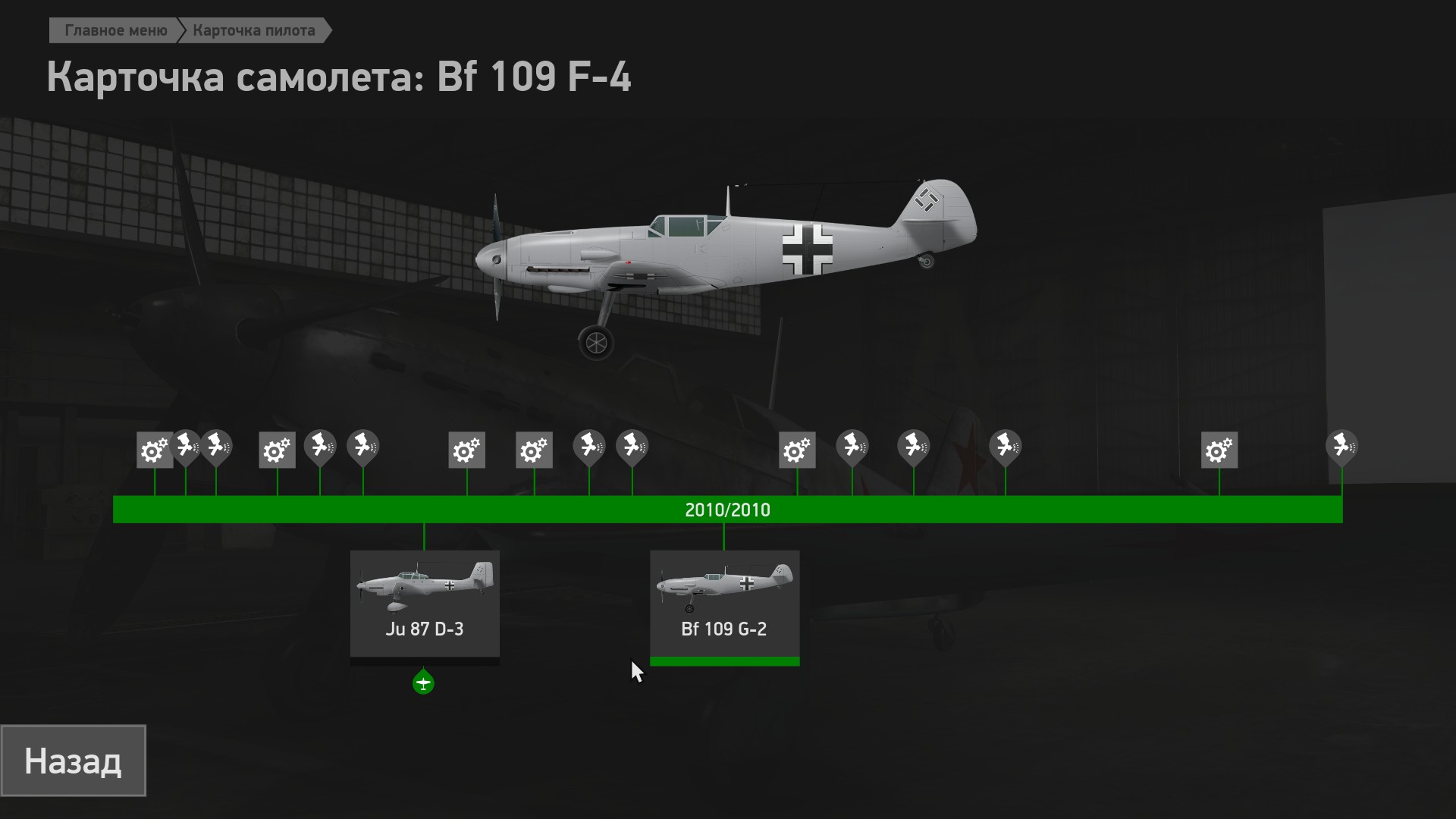Image resolution: width=1456 pixels, height=819 pixels.
Task: Click the green 2010/2010 progress bar
Action: [x=727, y=510]
